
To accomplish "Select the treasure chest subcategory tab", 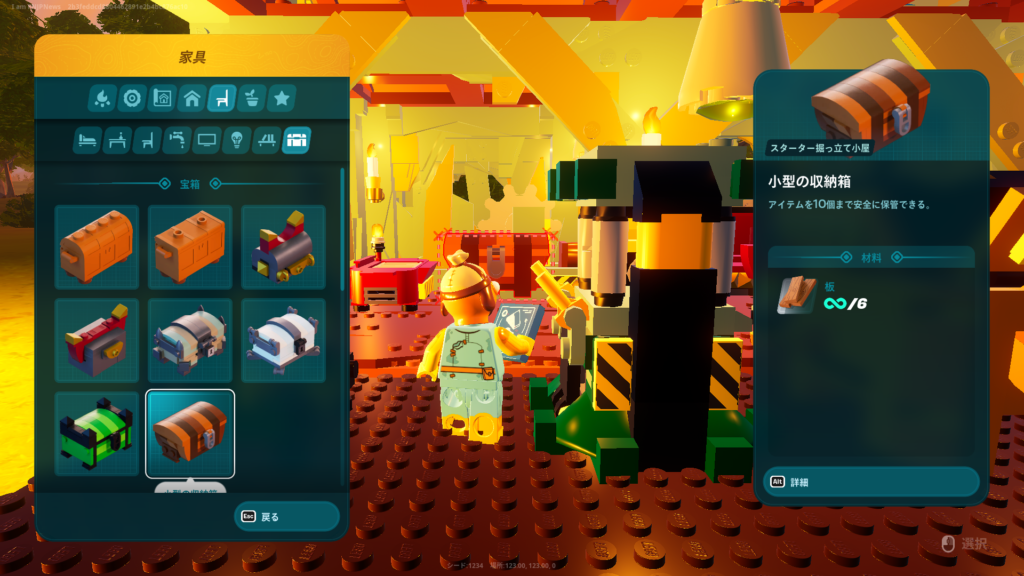I will [x=297, y=140].
